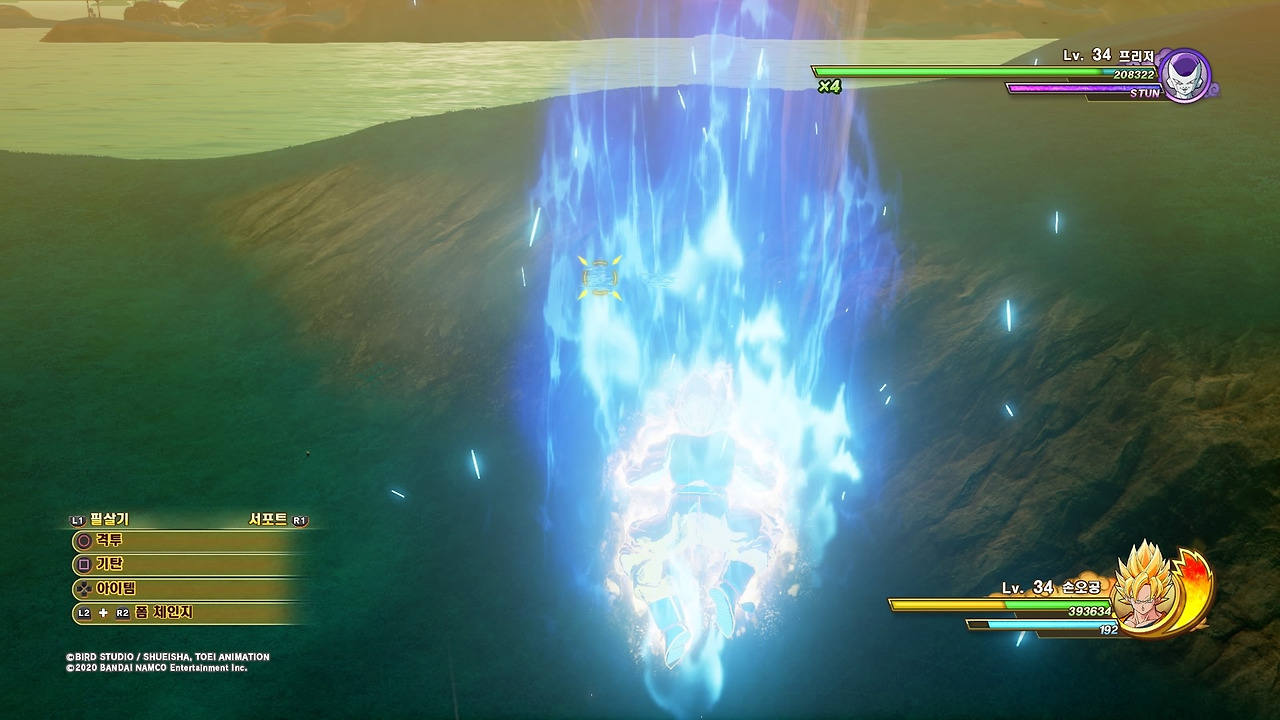The height and width of the screenshot is (720, 1280).
Task: Open the 필살기 (super attack) palette label
Action: 109,520
